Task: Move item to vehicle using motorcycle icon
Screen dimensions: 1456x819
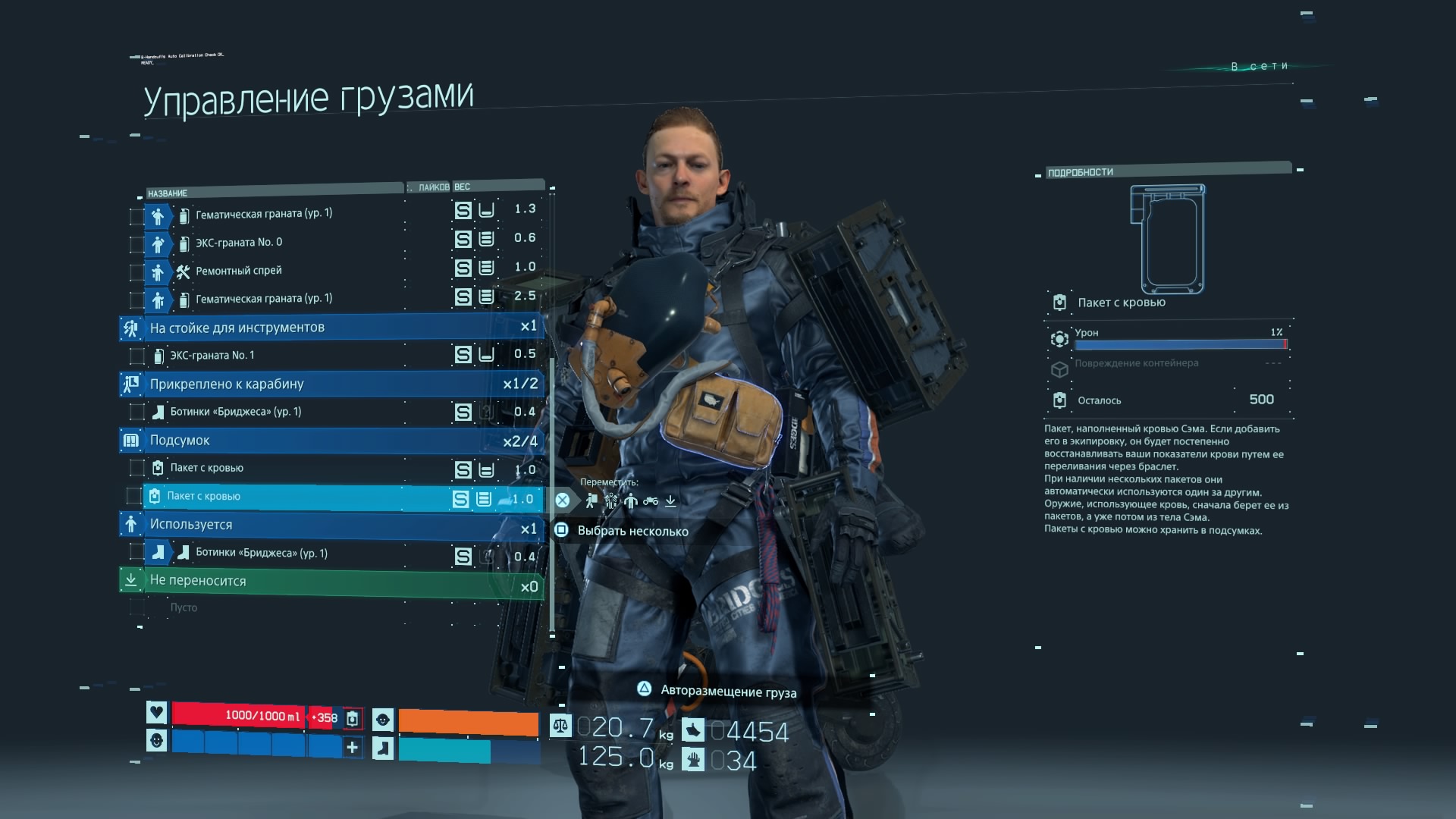Action: 651,500
